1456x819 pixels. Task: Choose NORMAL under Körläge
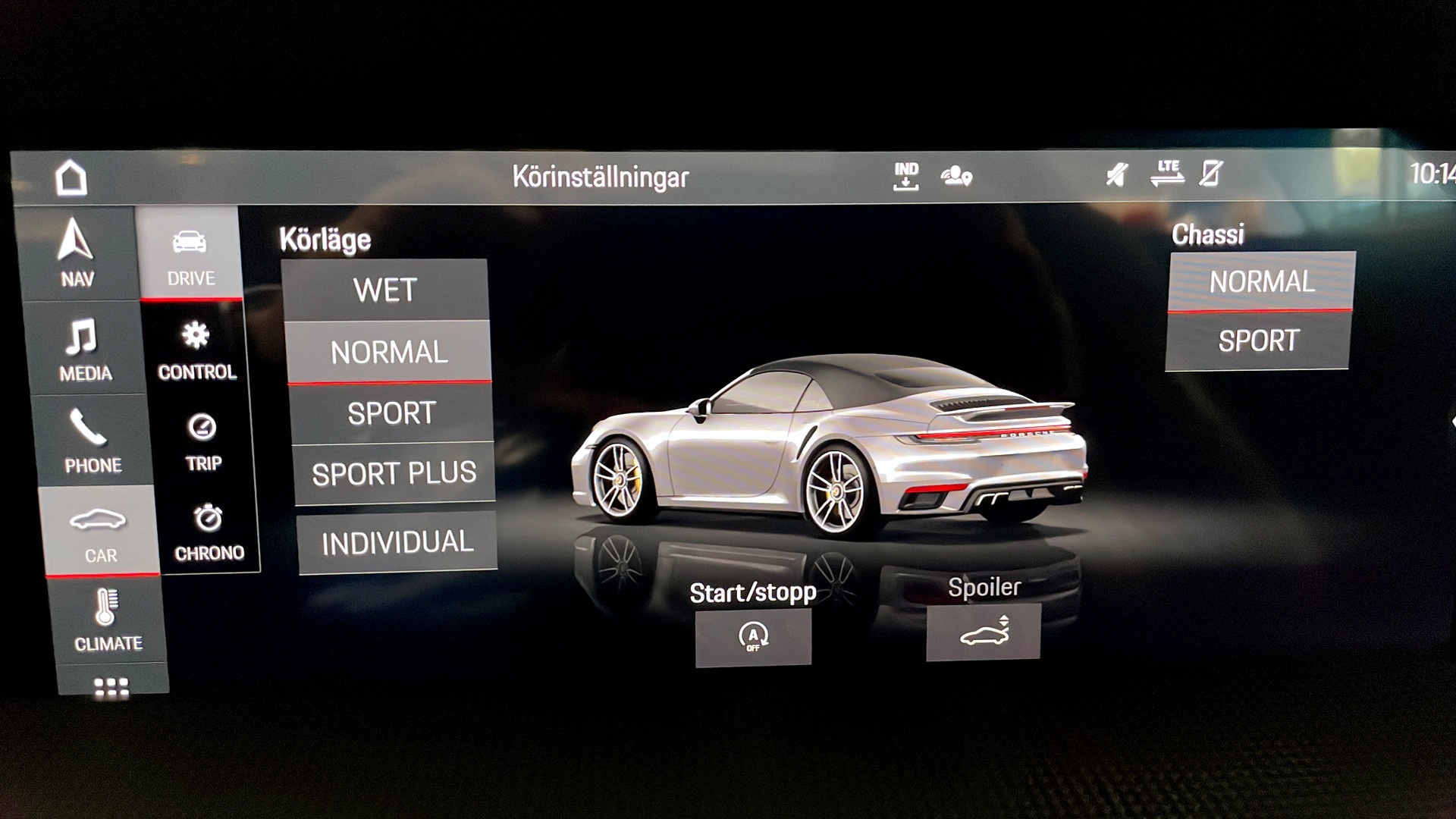(389, 353)
